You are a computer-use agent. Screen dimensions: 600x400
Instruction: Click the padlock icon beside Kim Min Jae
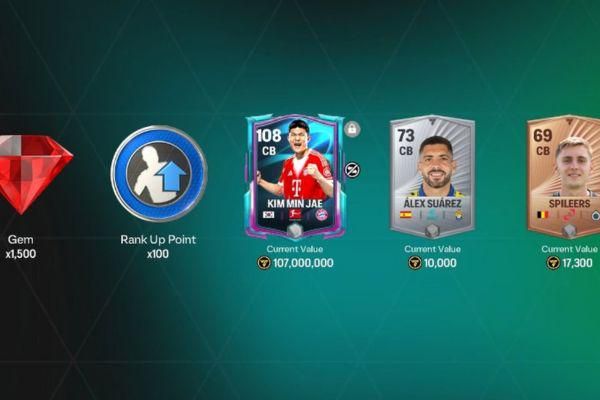(351, 129)
